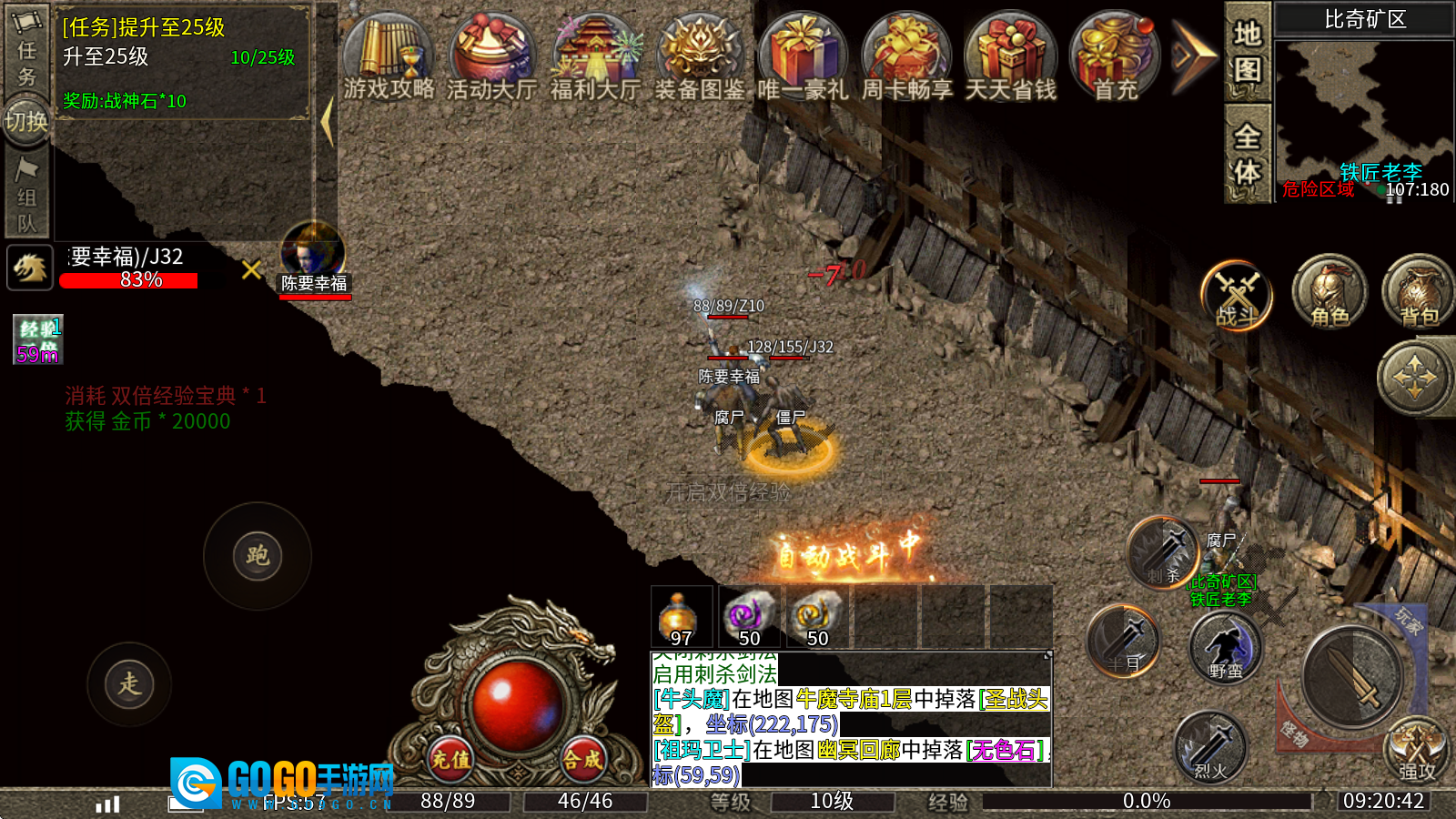Open the 首充 first recharge offer
Image resolution: width=1456 pixels, height=819 pixels.
1115,56
